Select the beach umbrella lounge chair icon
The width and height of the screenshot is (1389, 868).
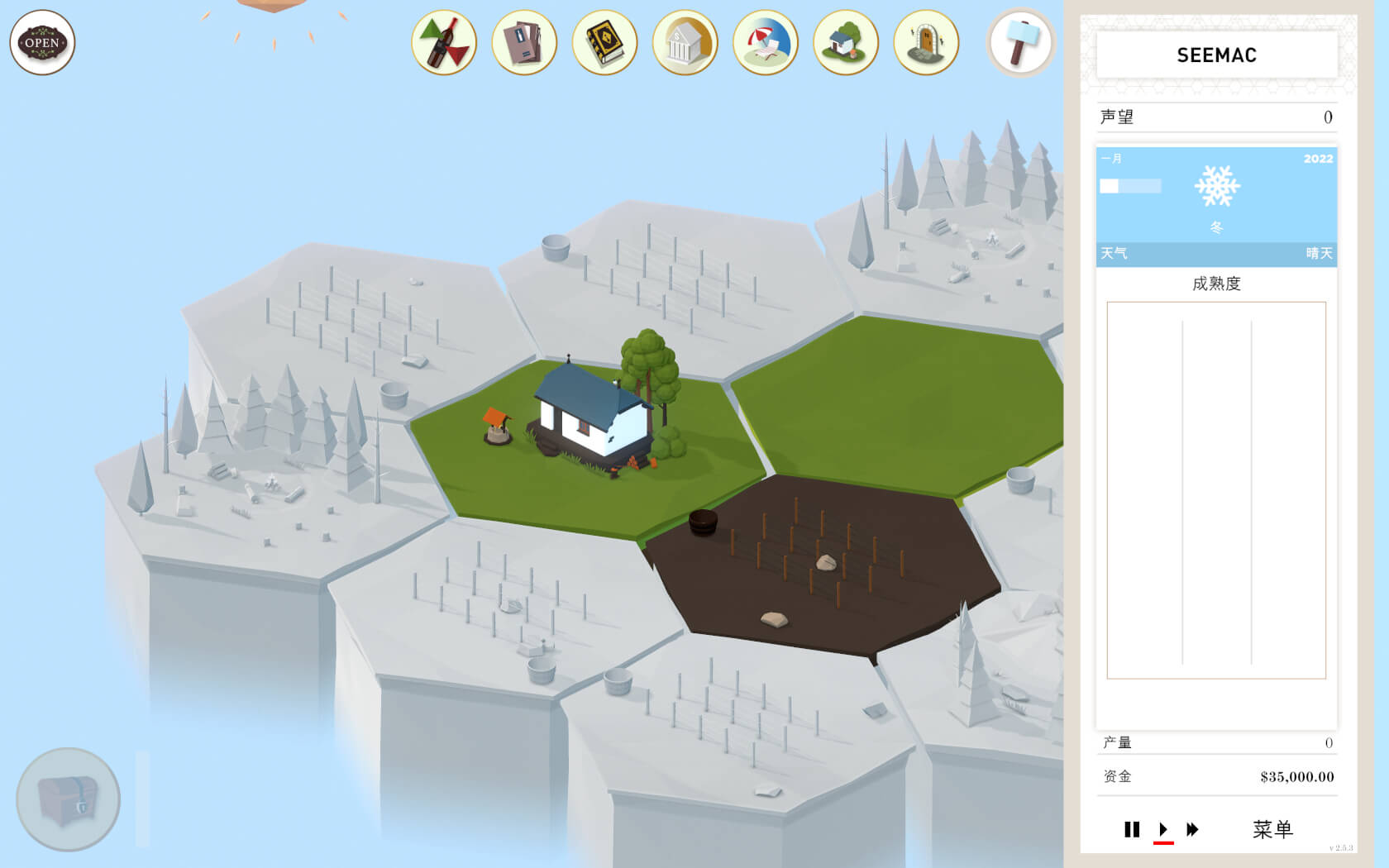tap(765, 43)
